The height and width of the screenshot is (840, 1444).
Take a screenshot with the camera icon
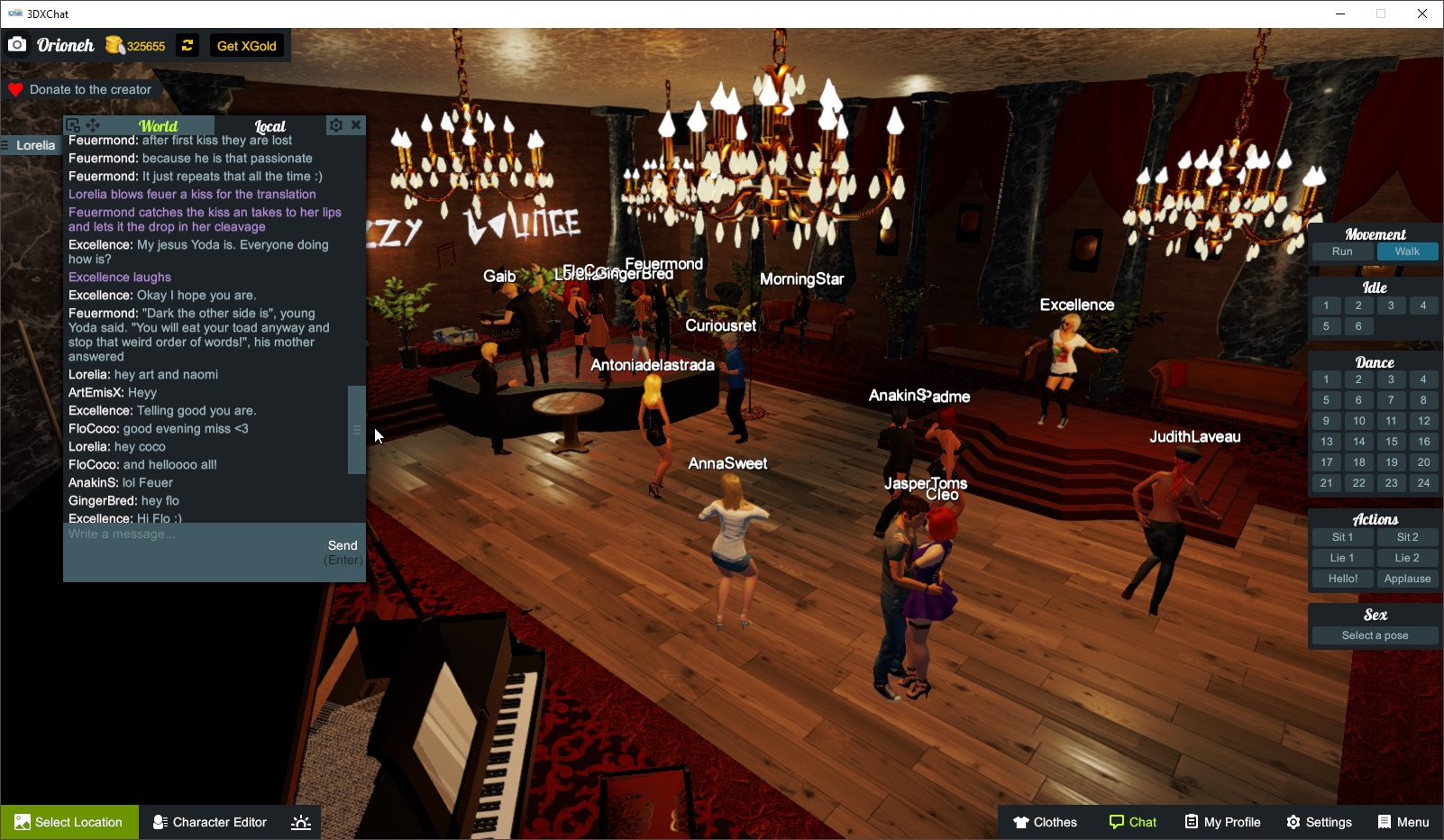16,43
